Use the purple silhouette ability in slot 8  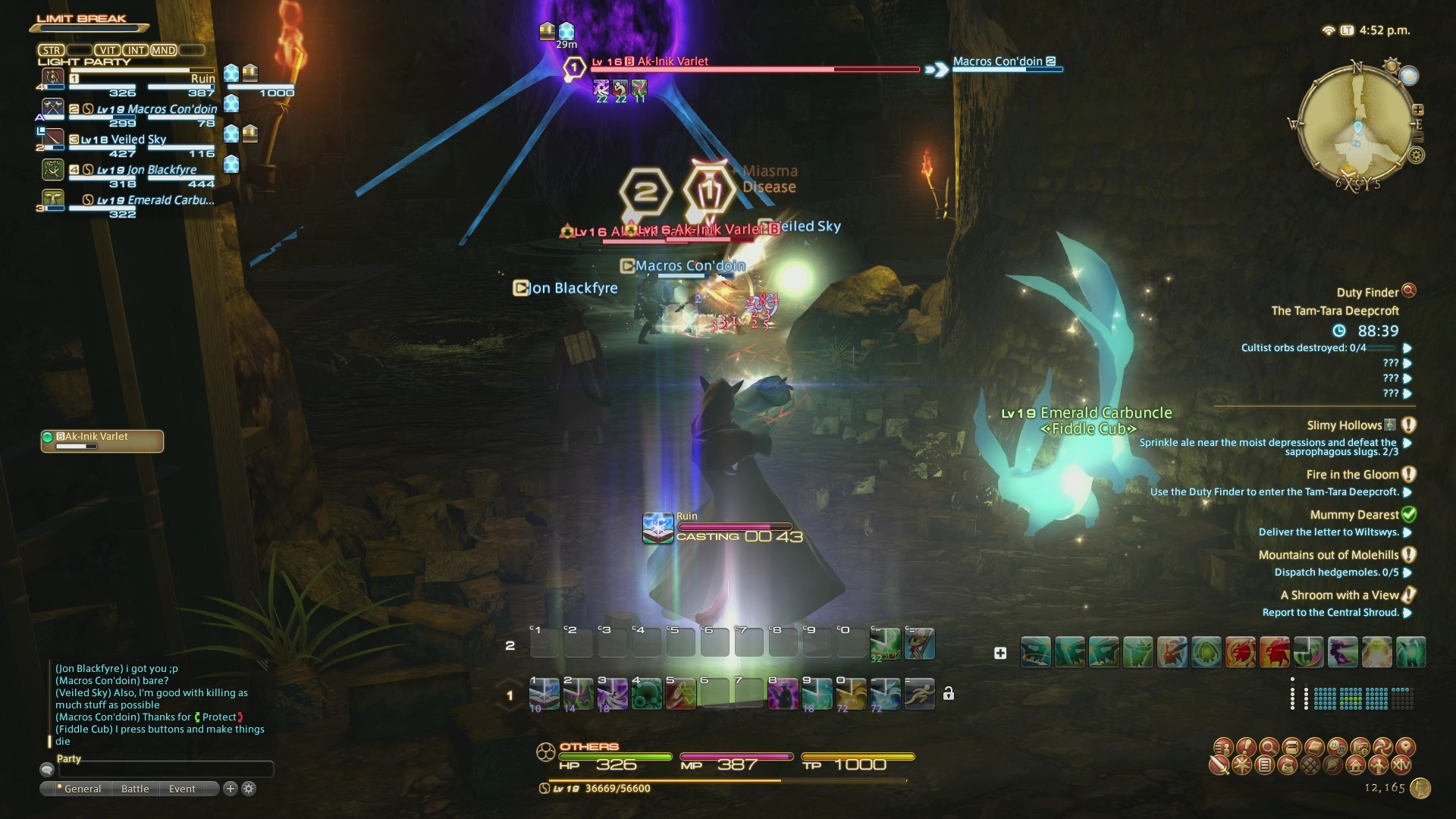[783, 693]
